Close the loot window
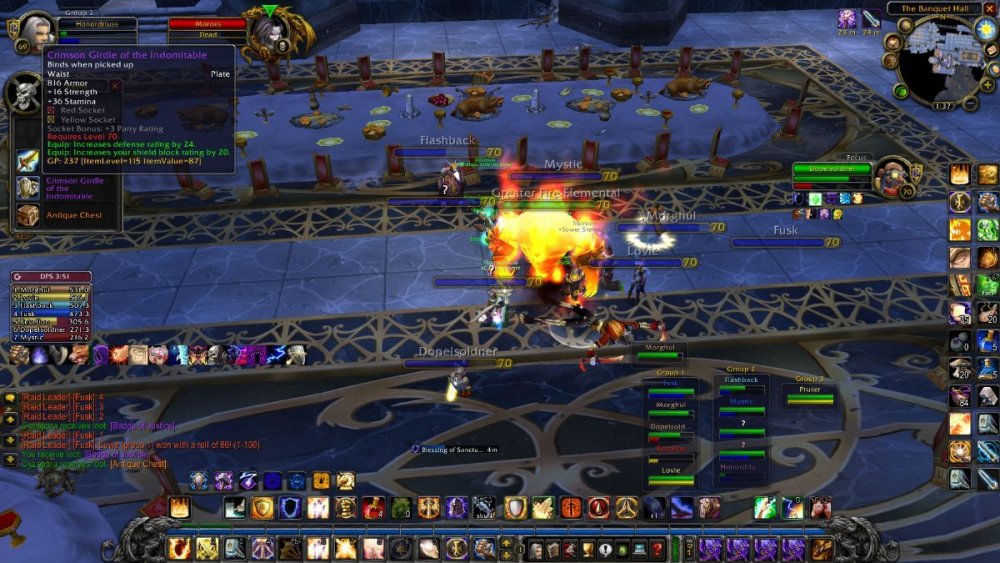The height and width of the screenshot is (563, 1000). pos(115,86)
